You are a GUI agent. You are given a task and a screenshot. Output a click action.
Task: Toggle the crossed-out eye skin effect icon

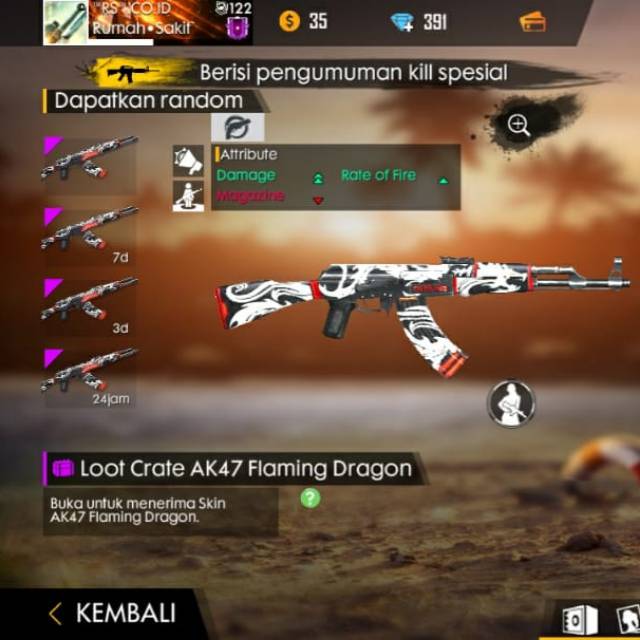coord(238,127)
